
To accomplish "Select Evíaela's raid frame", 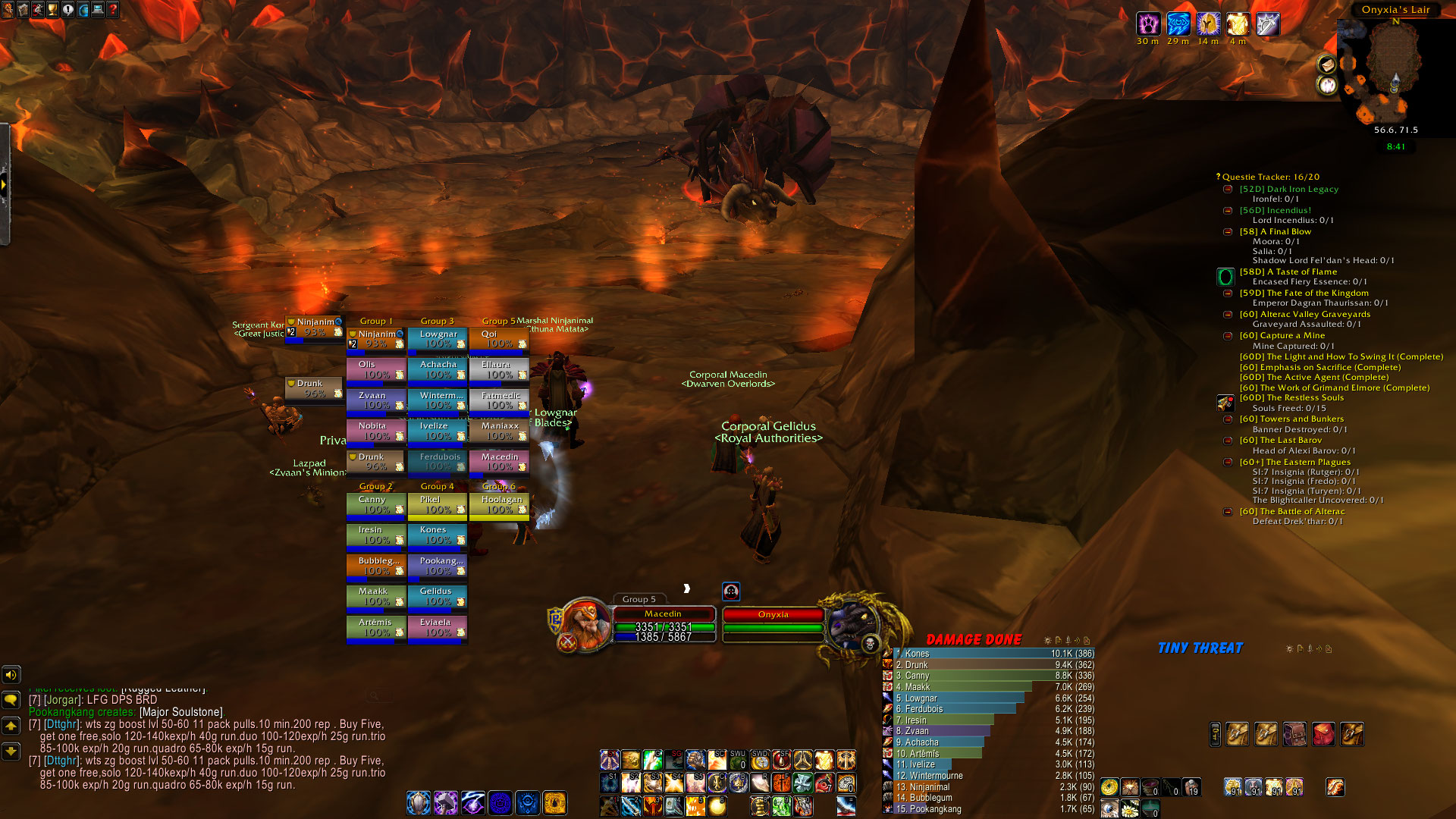I will [437, 627].
